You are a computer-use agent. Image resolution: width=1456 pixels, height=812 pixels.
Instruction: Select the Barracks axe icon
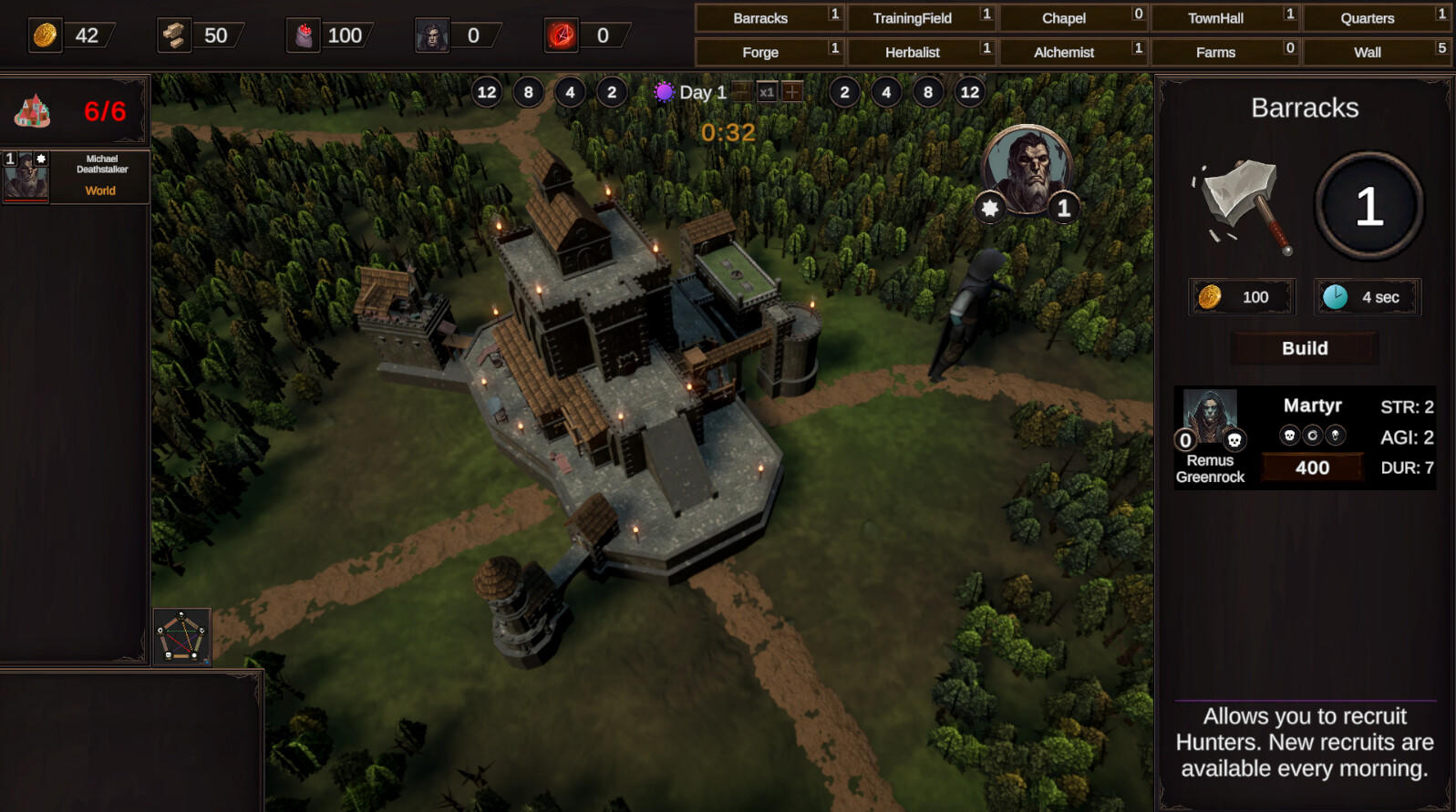(1242, 204)
